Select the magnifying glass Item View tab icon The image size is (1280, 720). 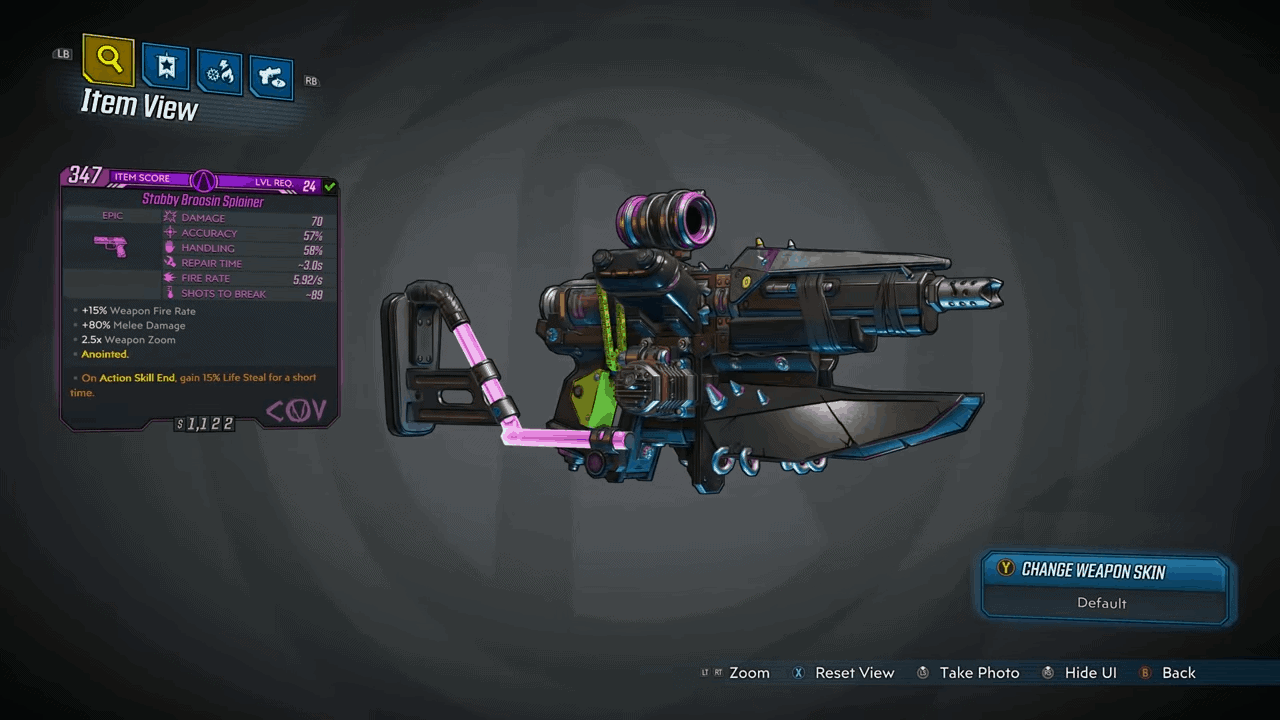pyautogui.click(x=108, y=60)
